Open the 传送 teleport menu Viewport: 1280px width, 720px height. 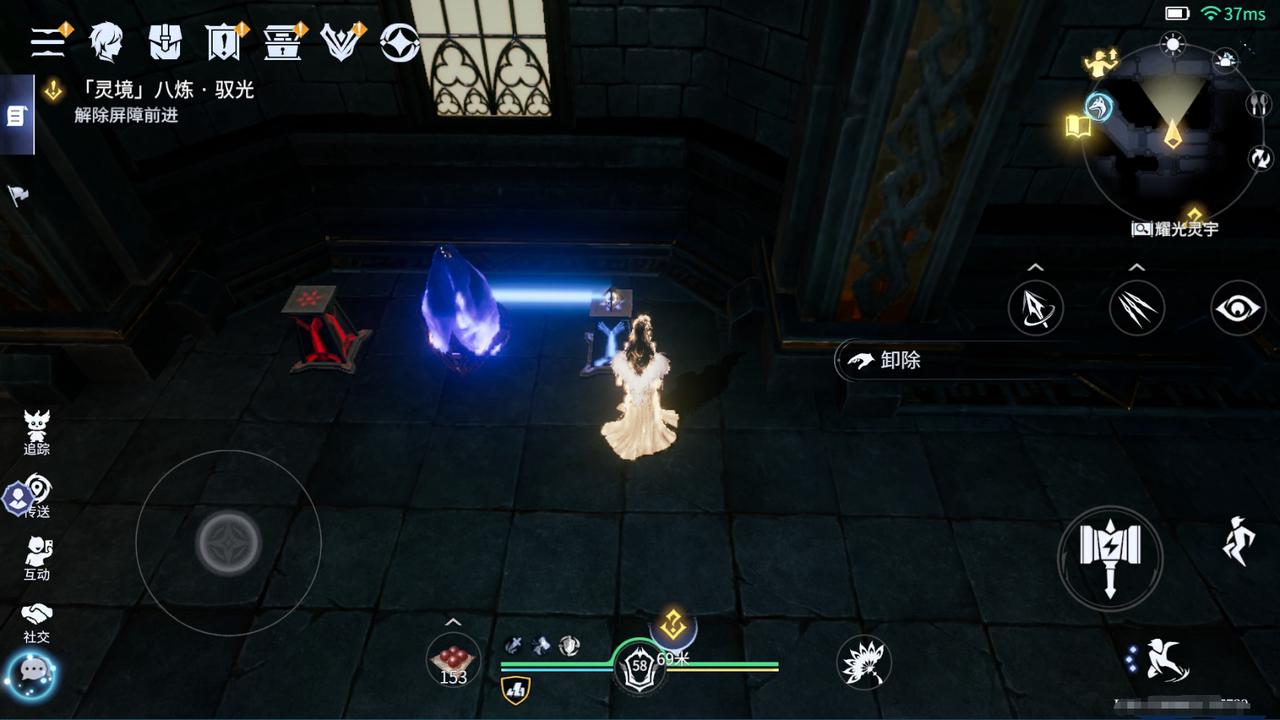(x=37, y=497)
